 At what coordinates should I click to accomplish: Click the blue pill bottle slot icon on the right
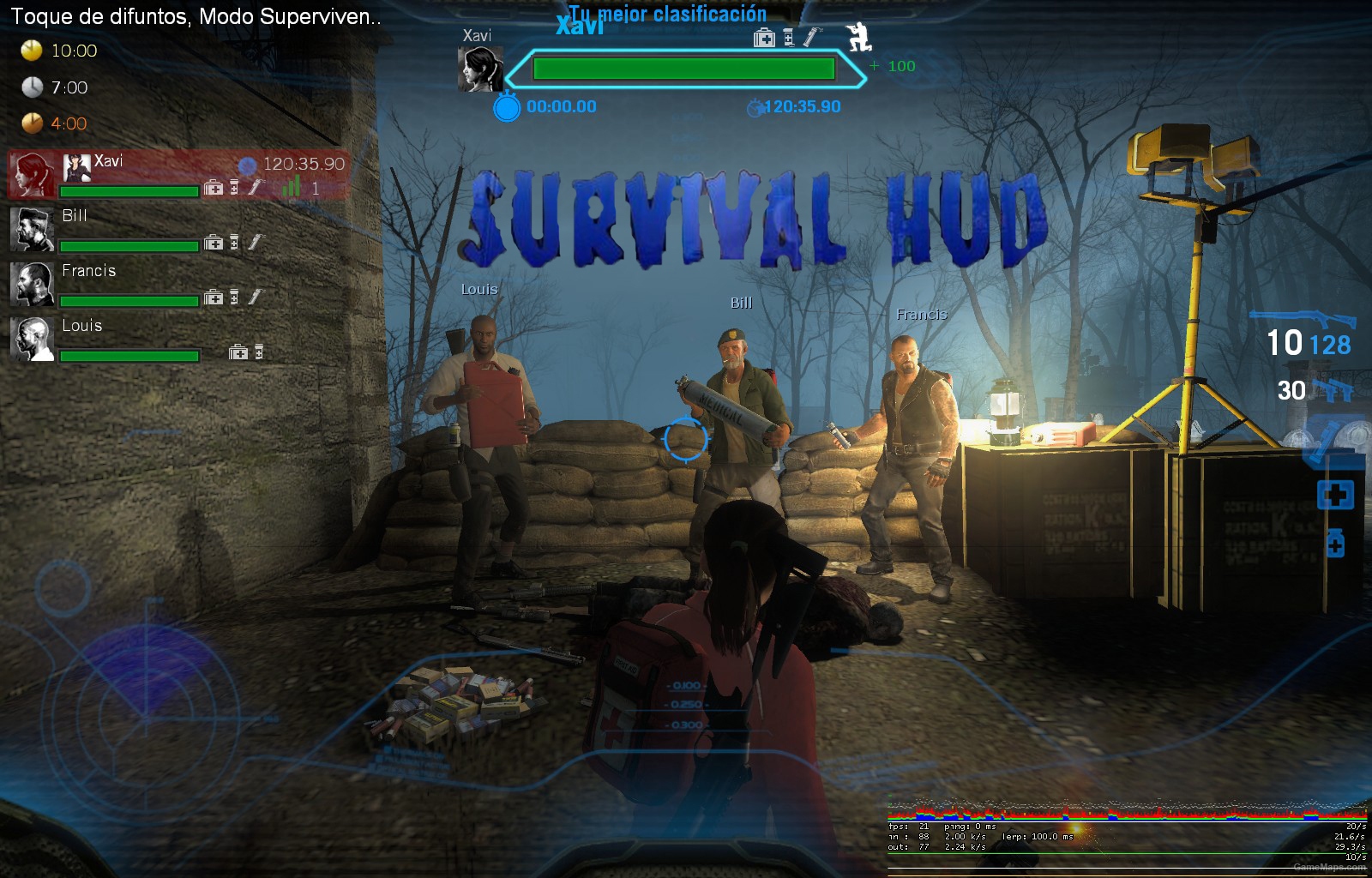[x=1336, y=543]
